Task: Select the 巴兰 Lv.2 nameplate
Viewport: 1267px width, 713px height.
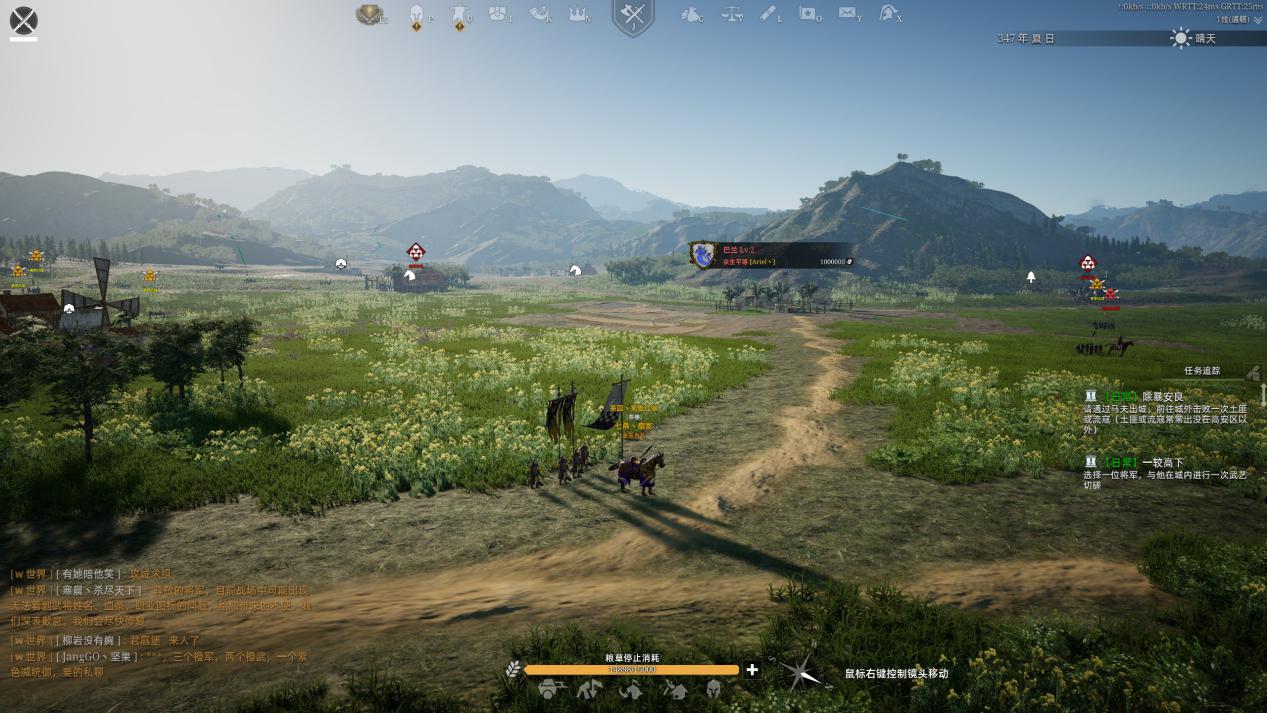Action: (770, 255)
